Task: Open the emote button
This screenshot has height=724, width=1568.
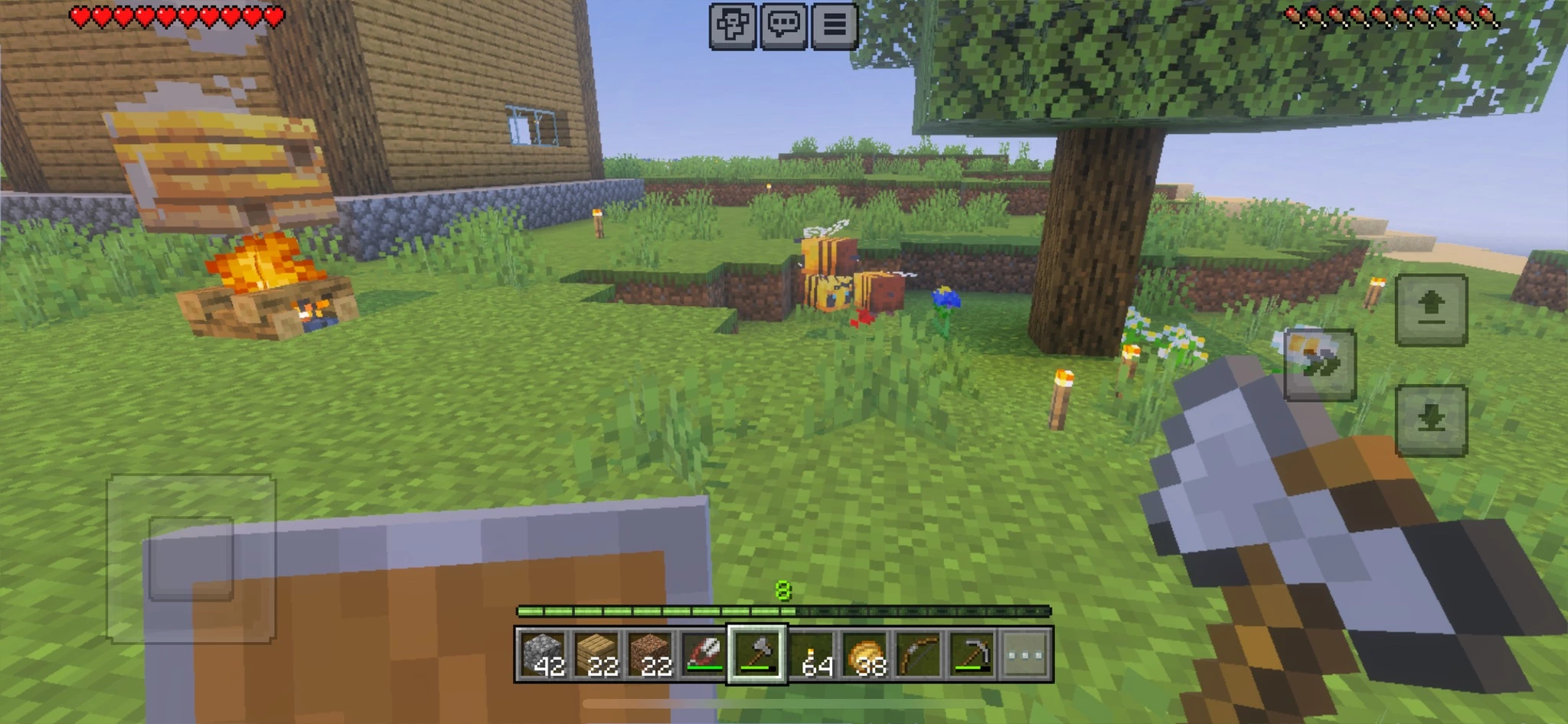Action: click(x=733, y=26)
